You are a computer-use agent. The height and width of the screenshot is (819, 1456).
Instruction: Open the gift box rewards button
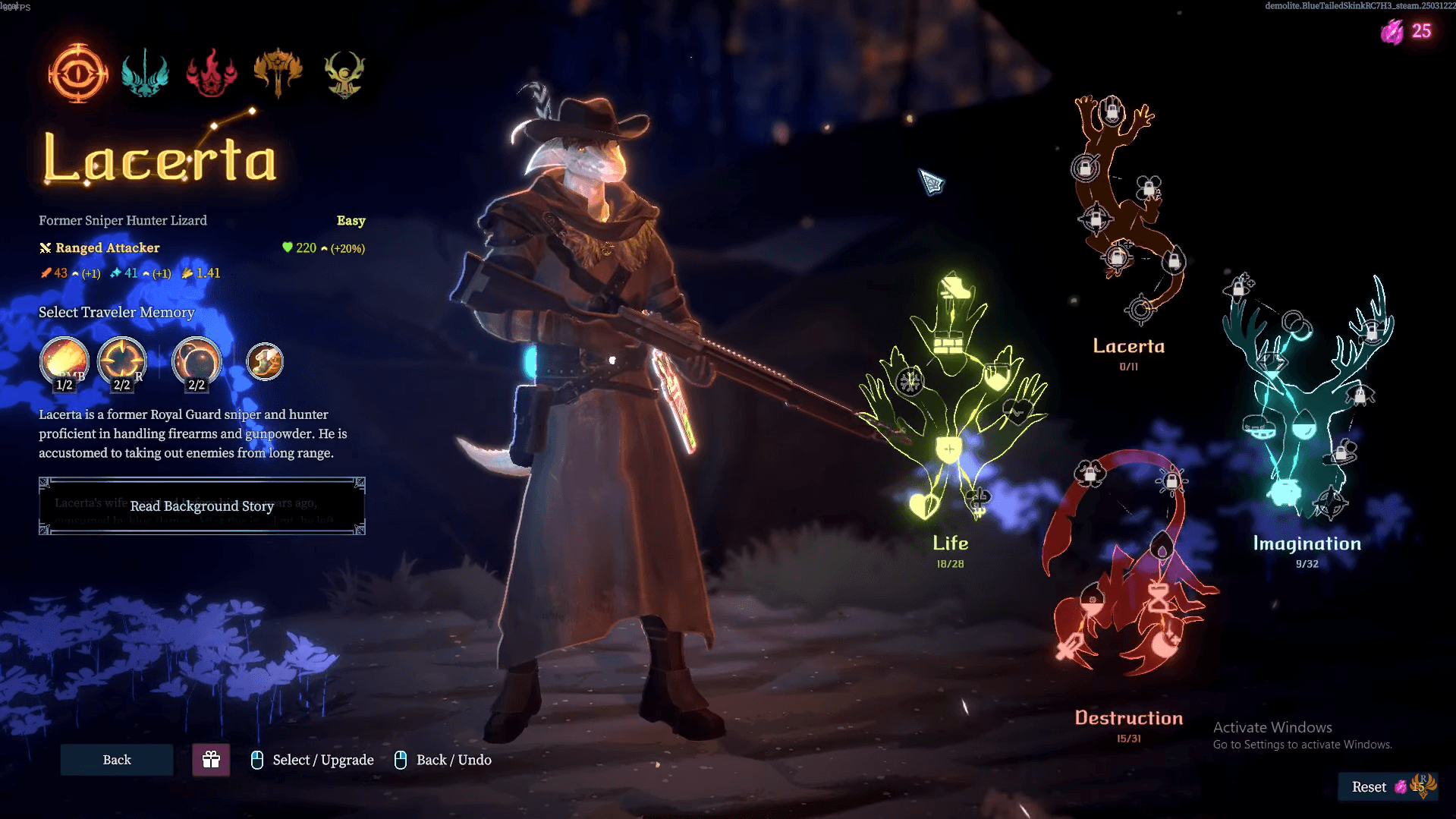(x=211, y=760)
